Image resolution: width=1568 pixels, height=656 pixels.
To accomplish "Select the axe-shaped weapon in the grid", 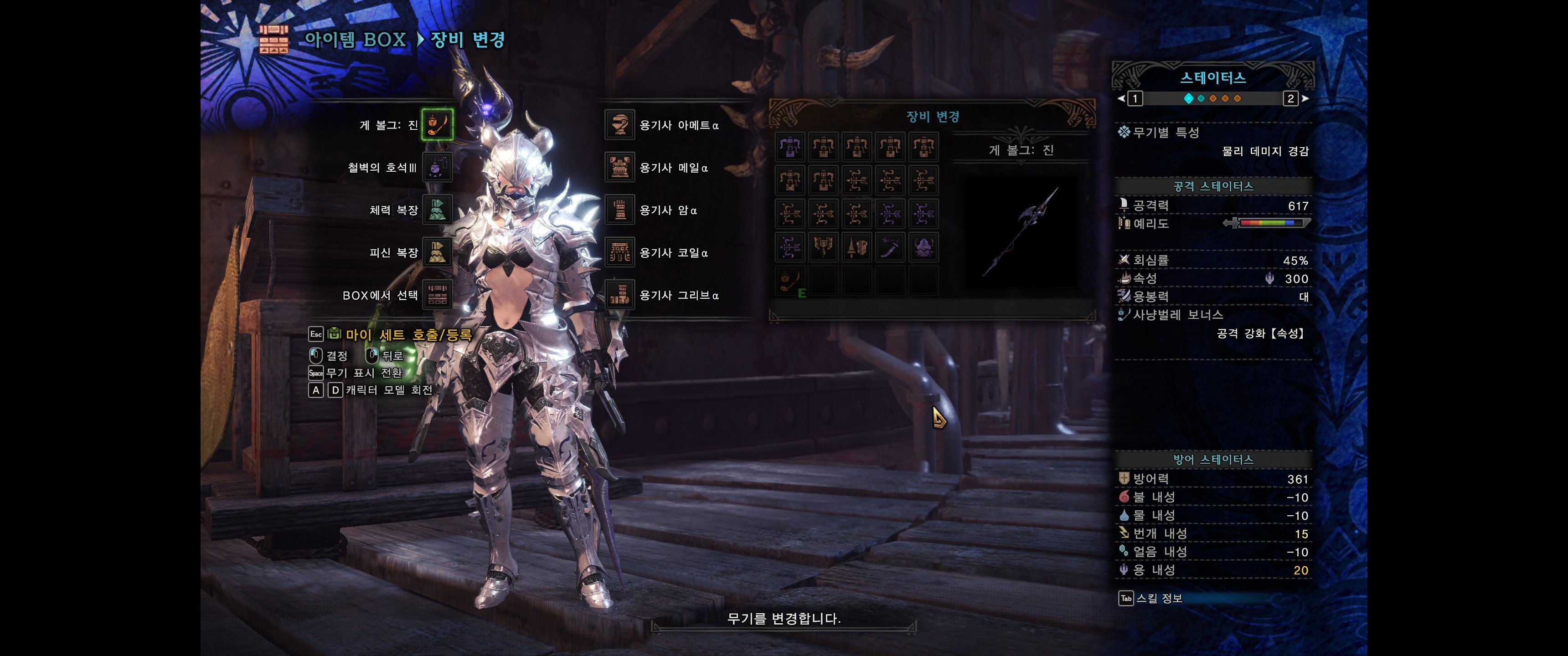I will point(823,247).
